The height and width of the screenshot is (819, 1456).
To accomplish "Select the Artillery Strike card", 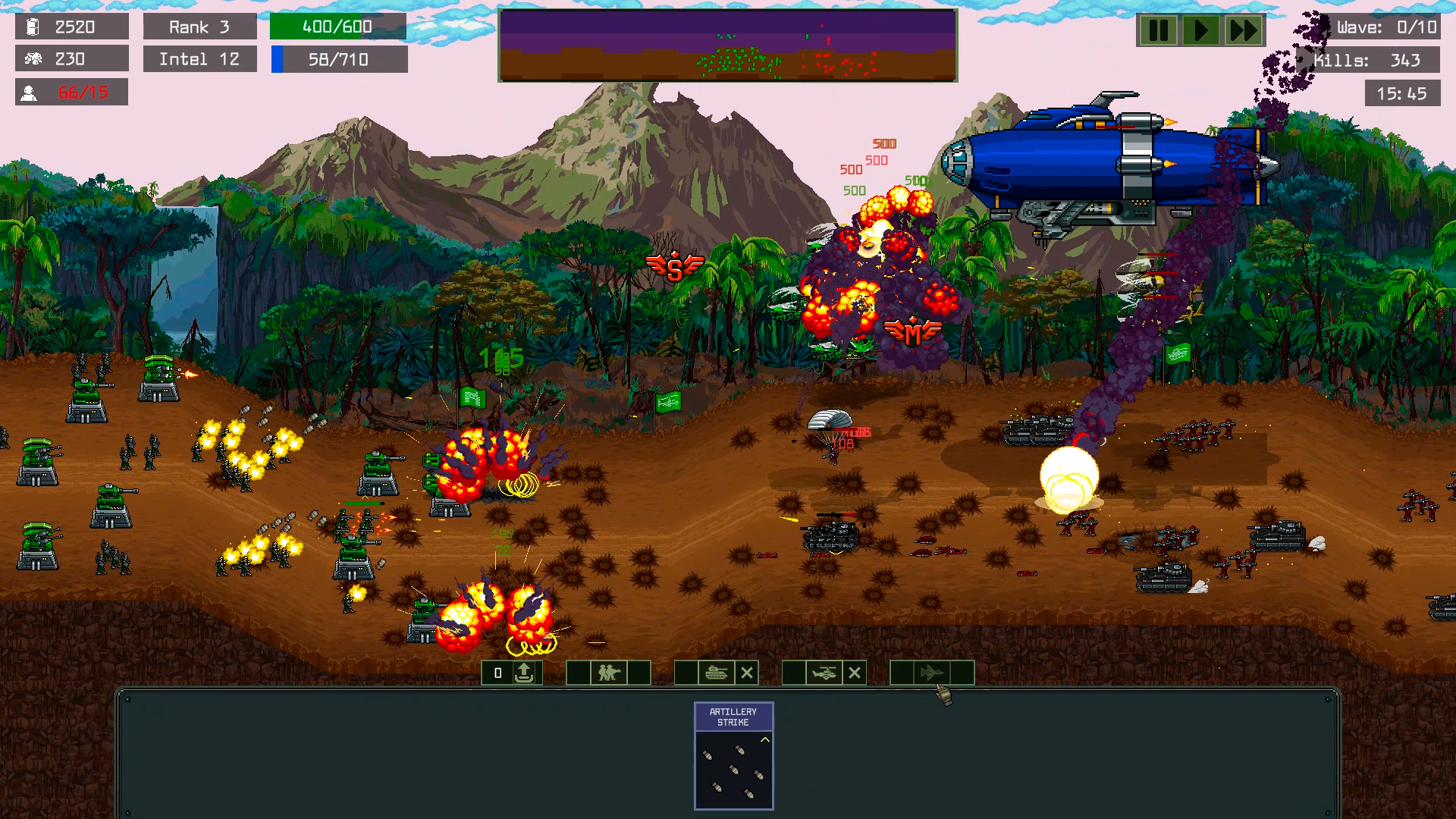I will pos(733,755).
